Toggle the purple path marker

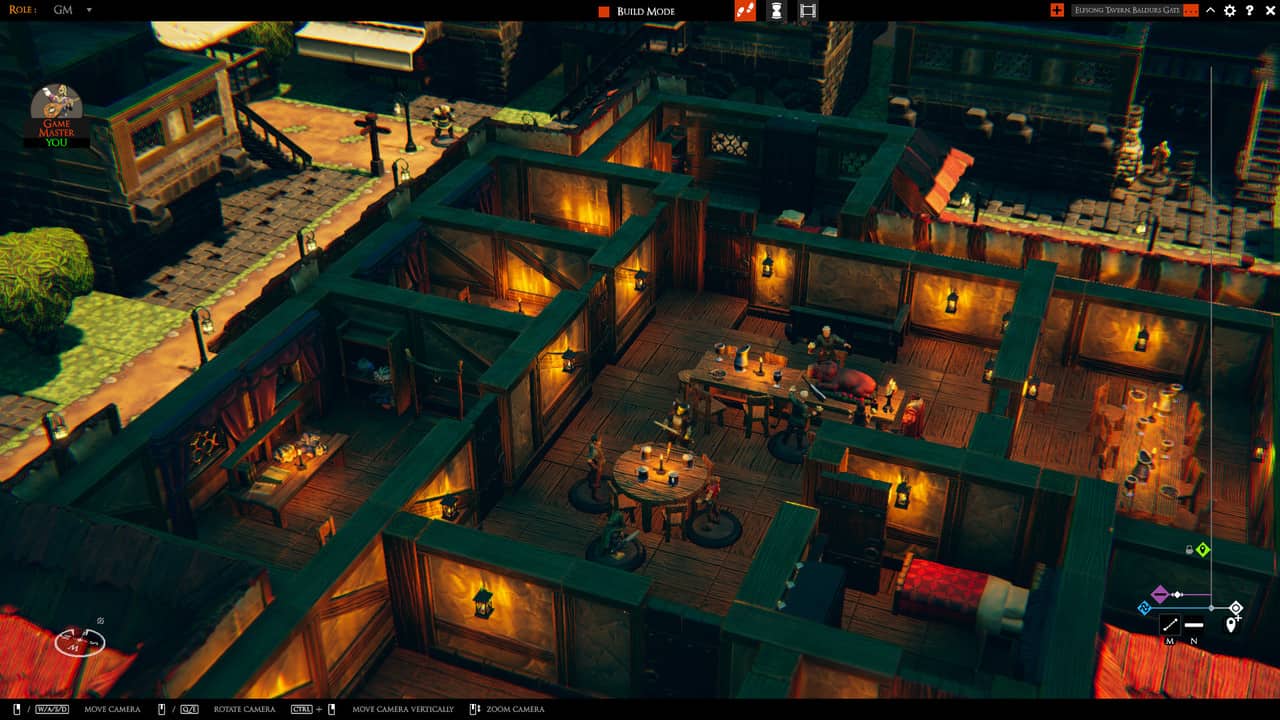(1160, 594)
